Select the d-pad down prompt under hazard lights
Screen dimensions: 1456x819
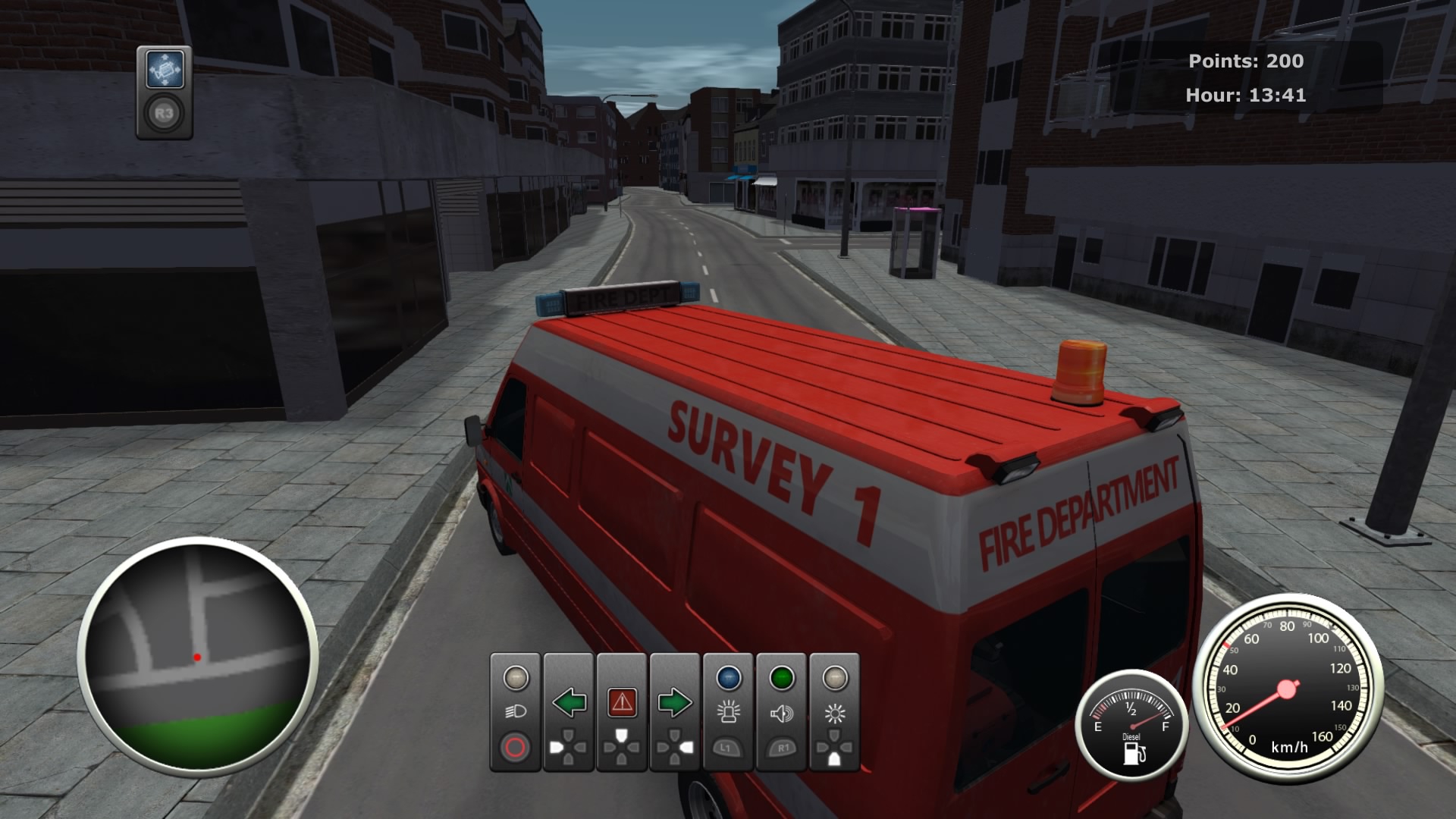[x=623, y=747]
